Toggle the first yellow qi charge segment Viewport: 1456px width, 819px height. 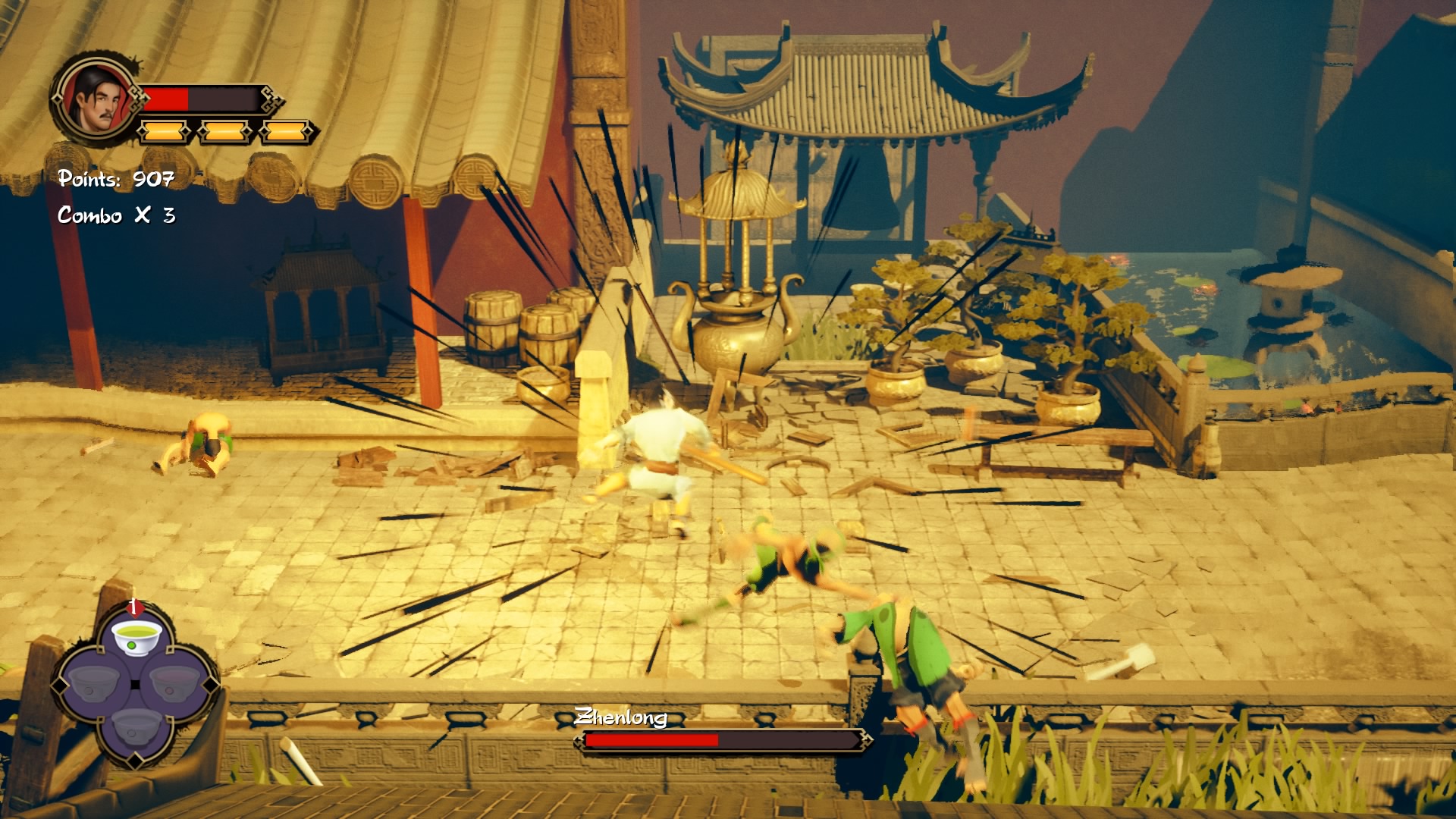(x=162, y=130)
